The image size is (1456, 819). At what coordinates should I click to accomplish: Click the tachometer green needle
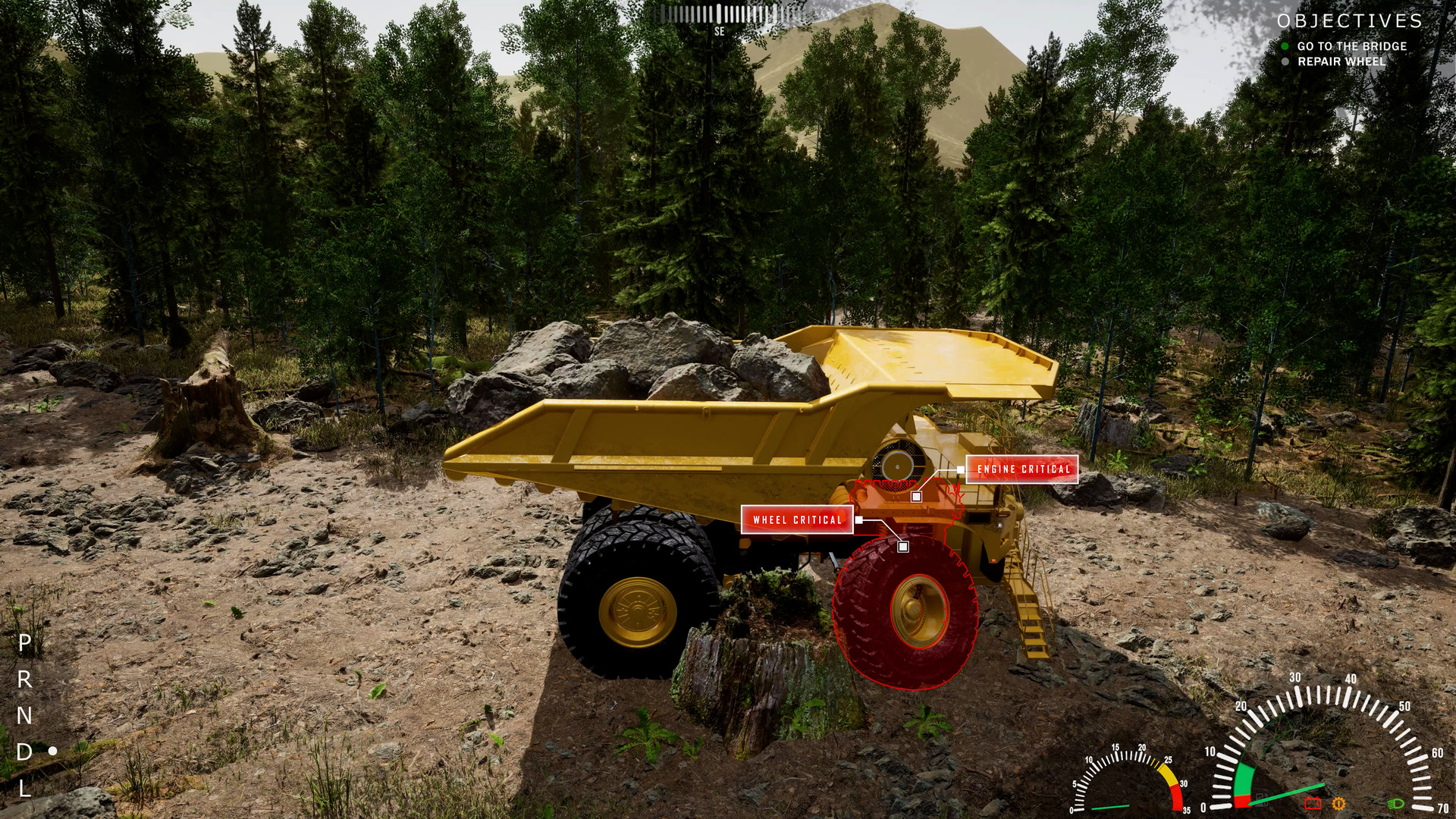1288,792
